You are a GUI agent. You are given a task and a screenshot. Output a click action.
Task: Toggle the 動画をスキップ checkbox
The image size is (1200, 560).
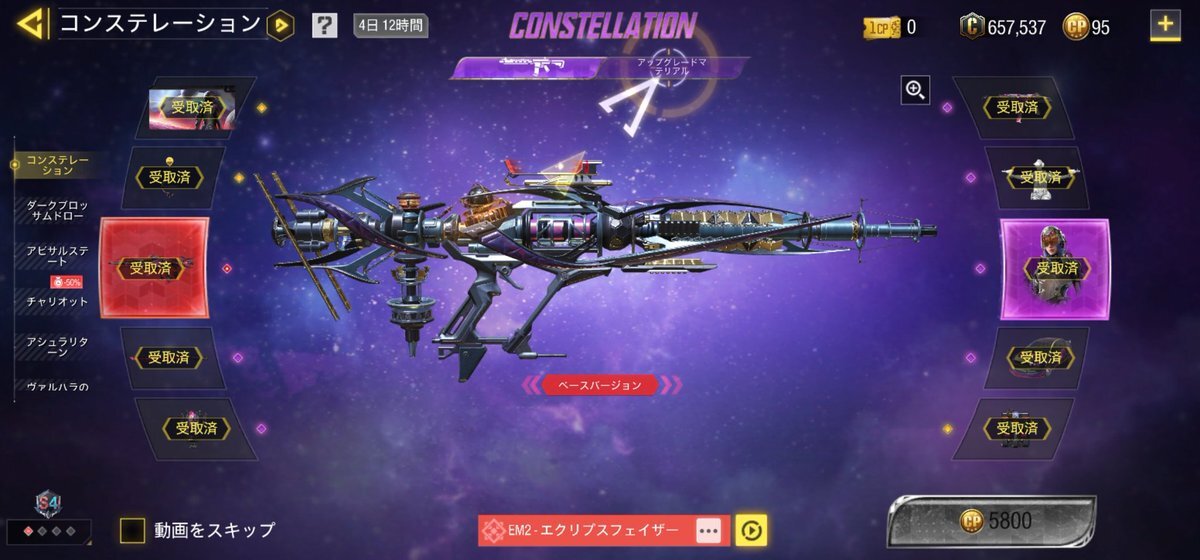pyautogui.click(x=133, y=530)
